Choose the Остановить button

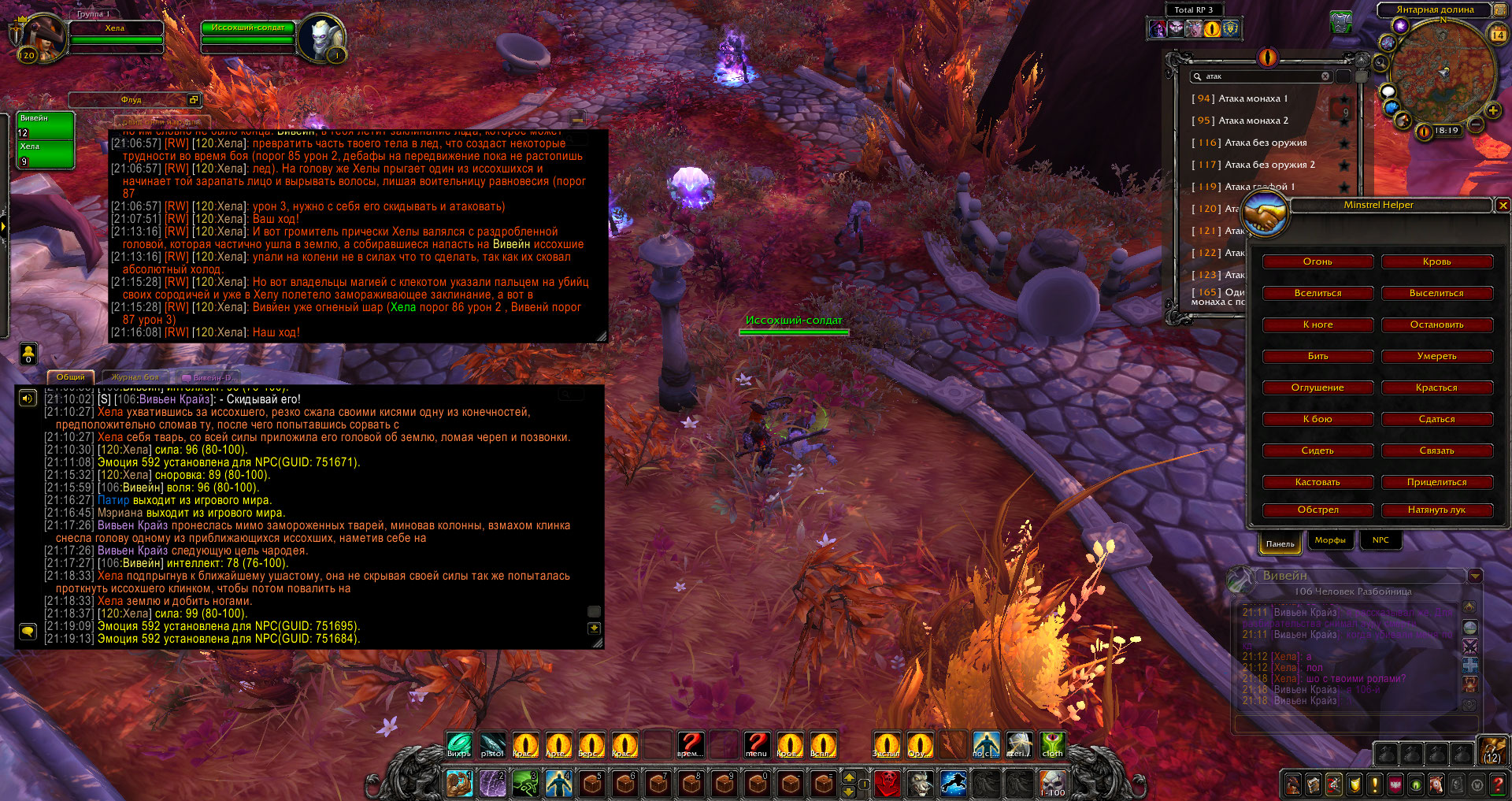pyautogui.click(x=1436, y=324)
